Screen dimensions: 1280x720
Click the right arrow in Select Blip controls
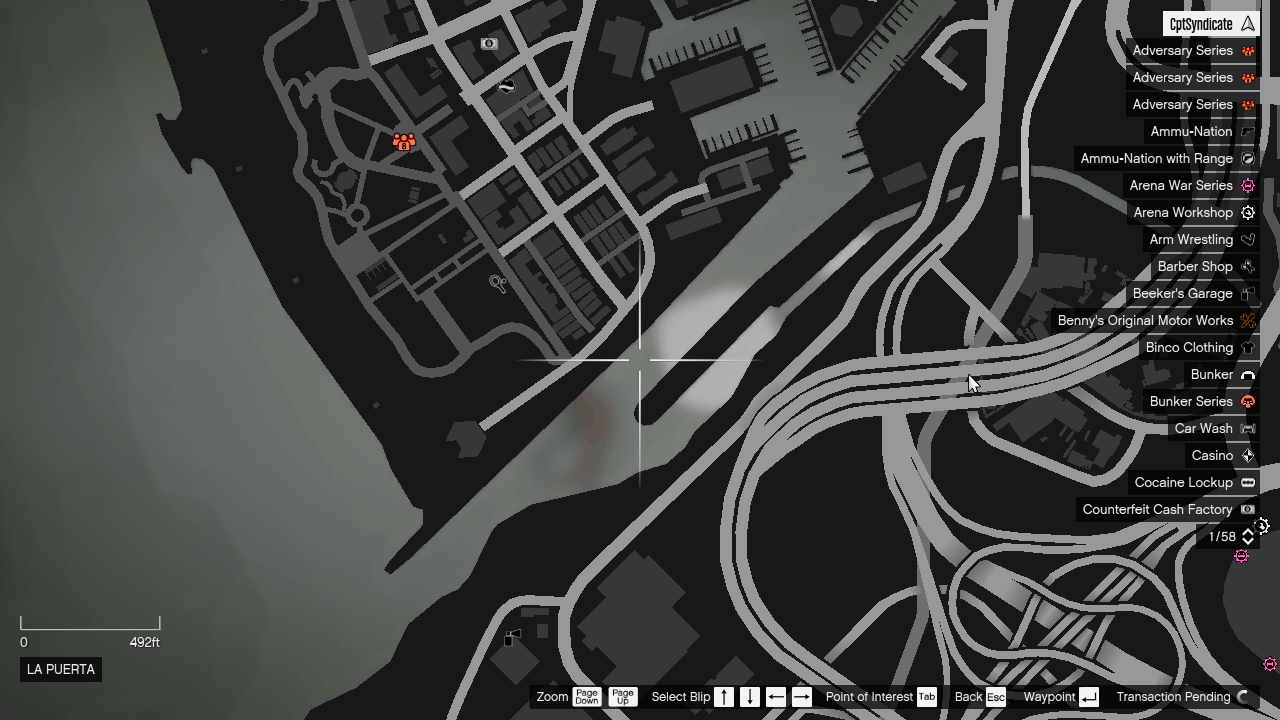click(801, 697)
